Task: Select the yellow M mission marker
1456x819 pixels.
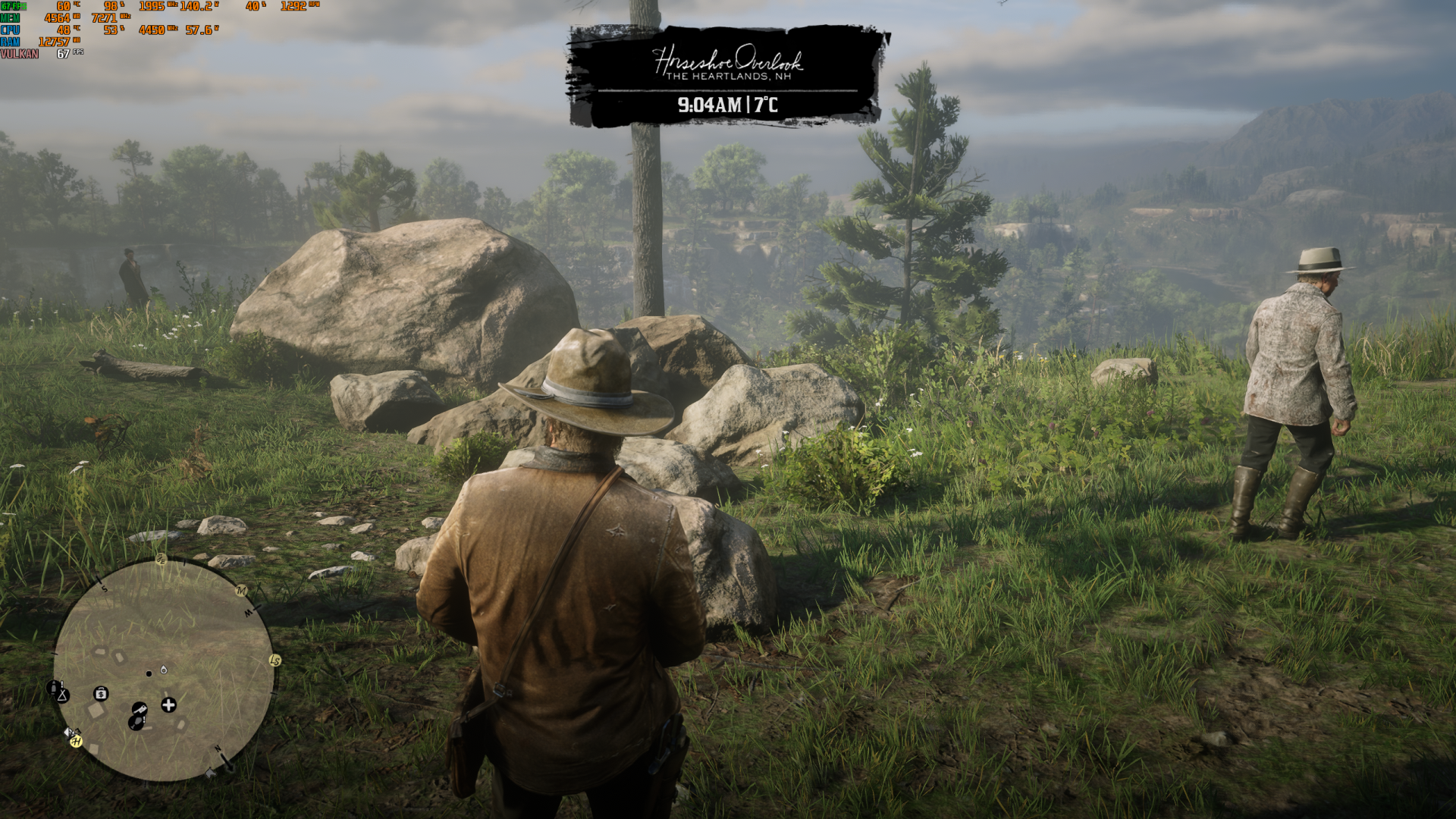Action: coord(242,591)
